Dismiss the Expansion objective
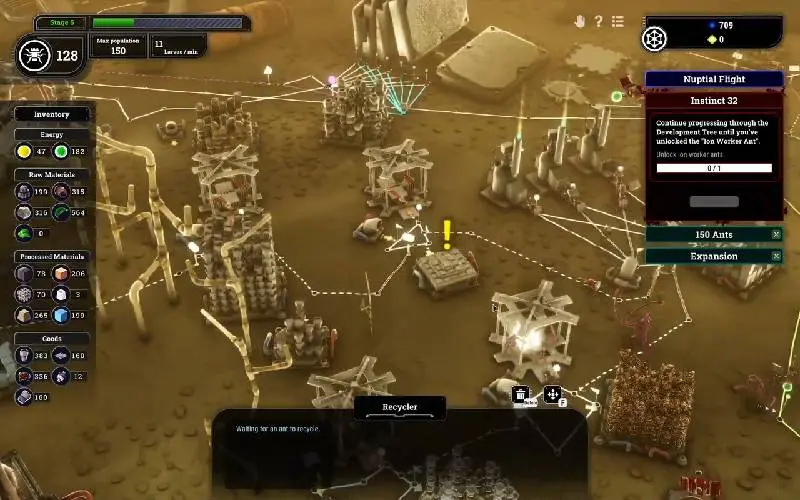Image resolution: width=800 pixels, height=500 pixels. click(x=776, y=256)
